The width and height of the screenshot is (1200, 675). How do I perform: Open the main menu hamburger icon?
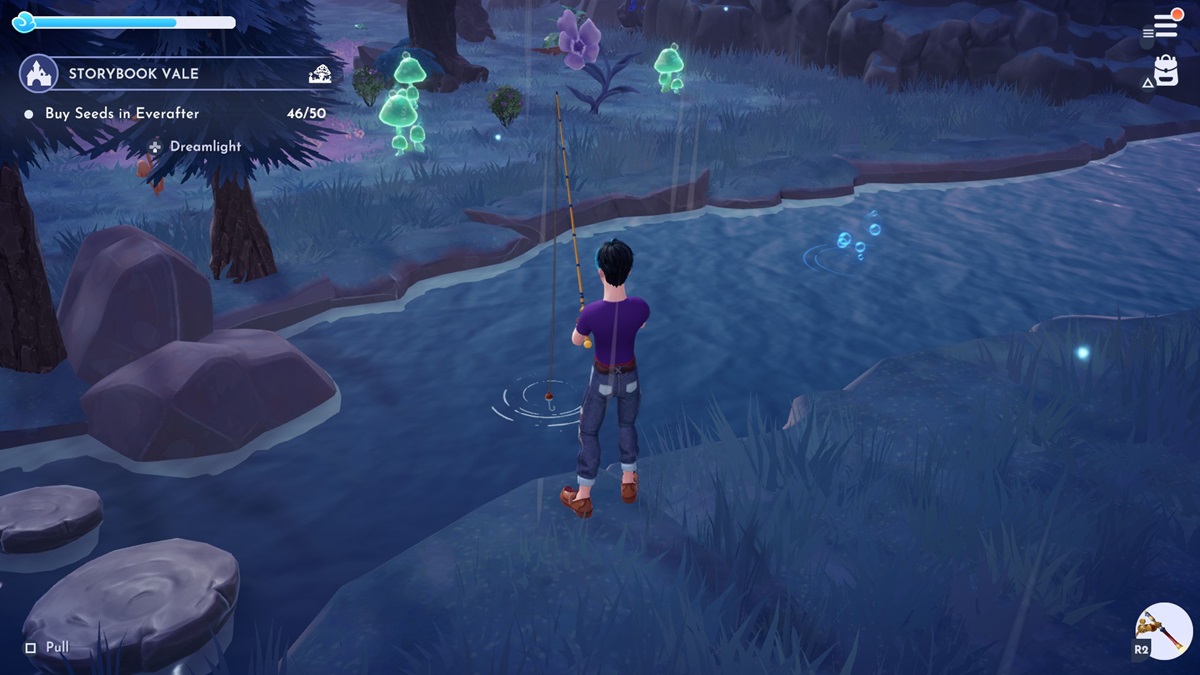coord(1165,25)
